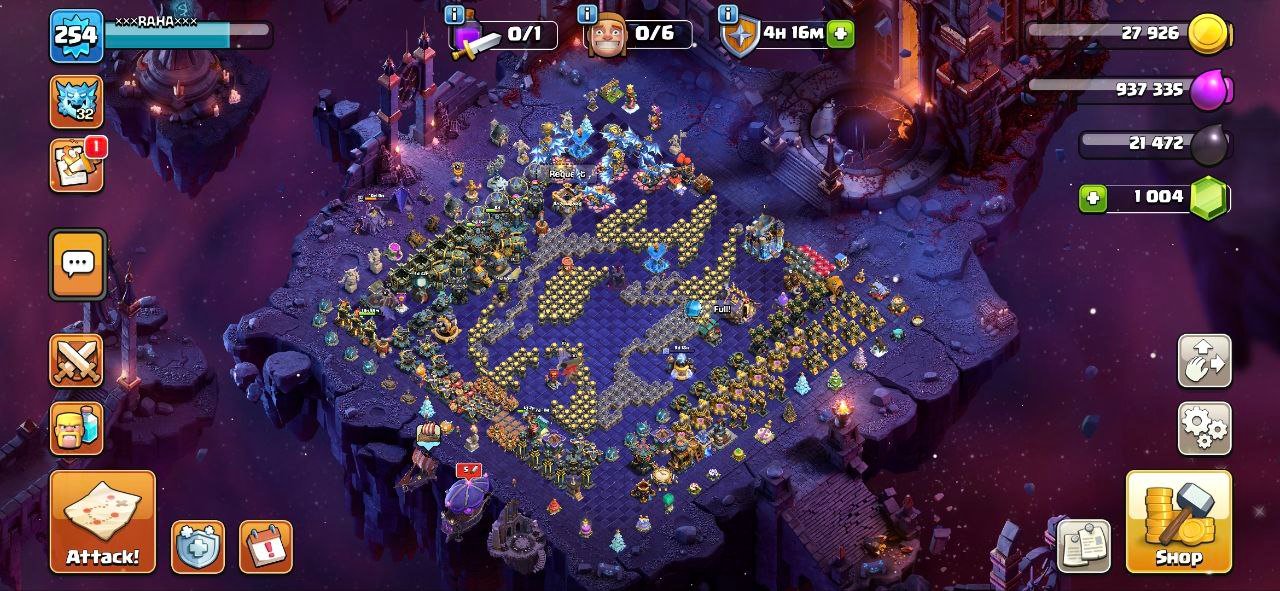Add gems with the green plus
Image resolution: width=1280 pixels, height=591 pixels.
coord(1093,198)
